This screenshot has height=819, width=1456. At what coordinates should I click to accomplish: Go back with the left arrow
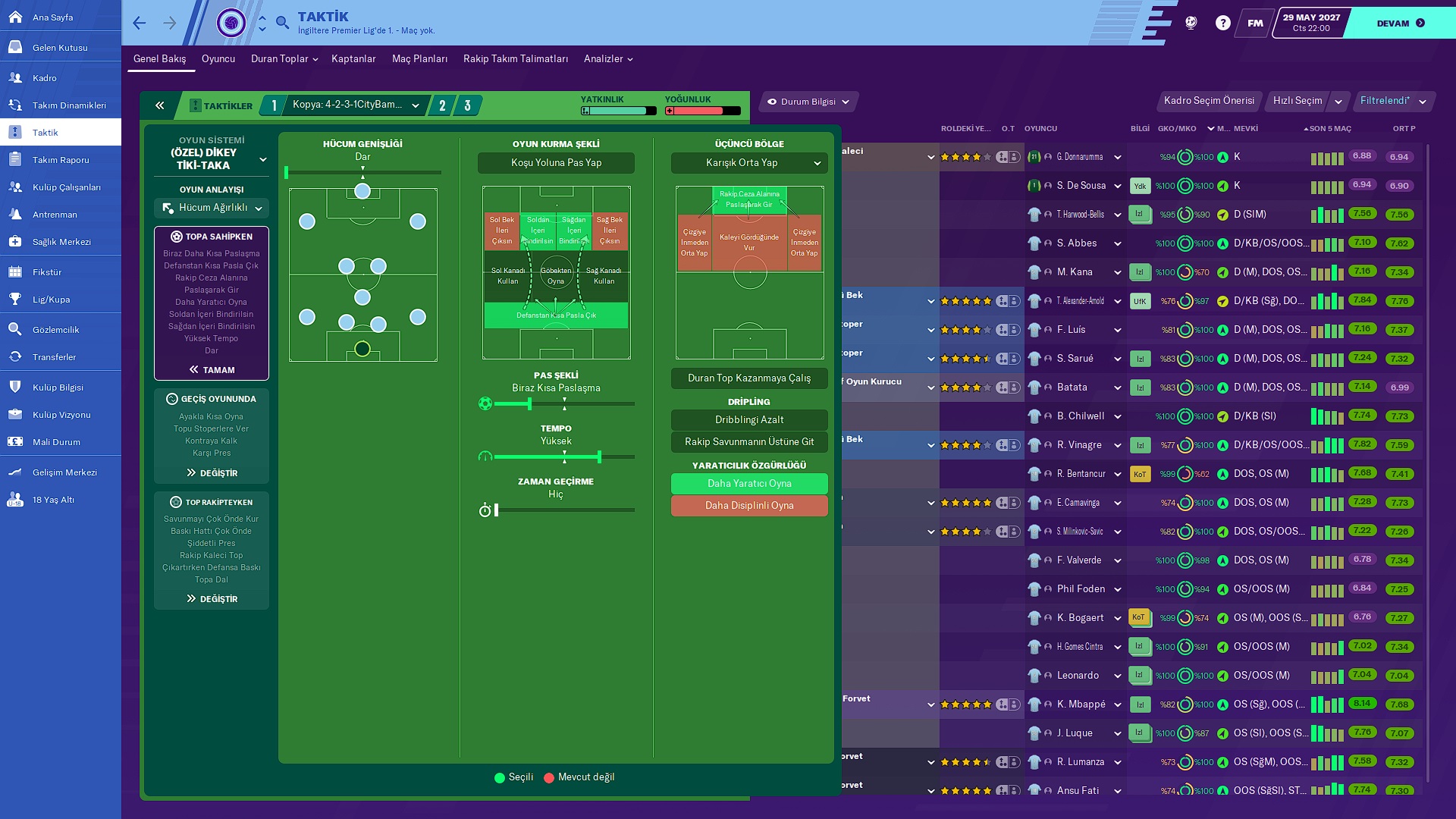(140, 24)
